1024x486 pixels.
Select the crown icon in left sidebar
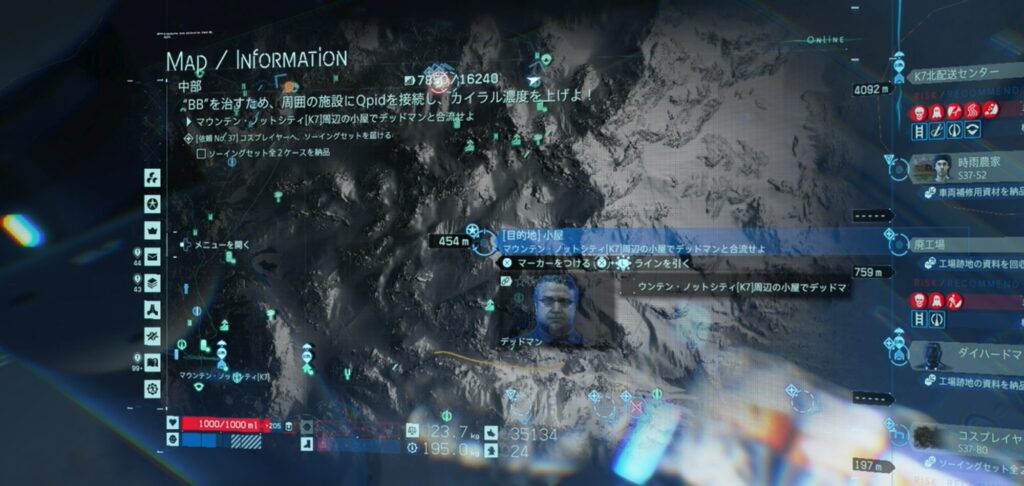tap(152, 230)
